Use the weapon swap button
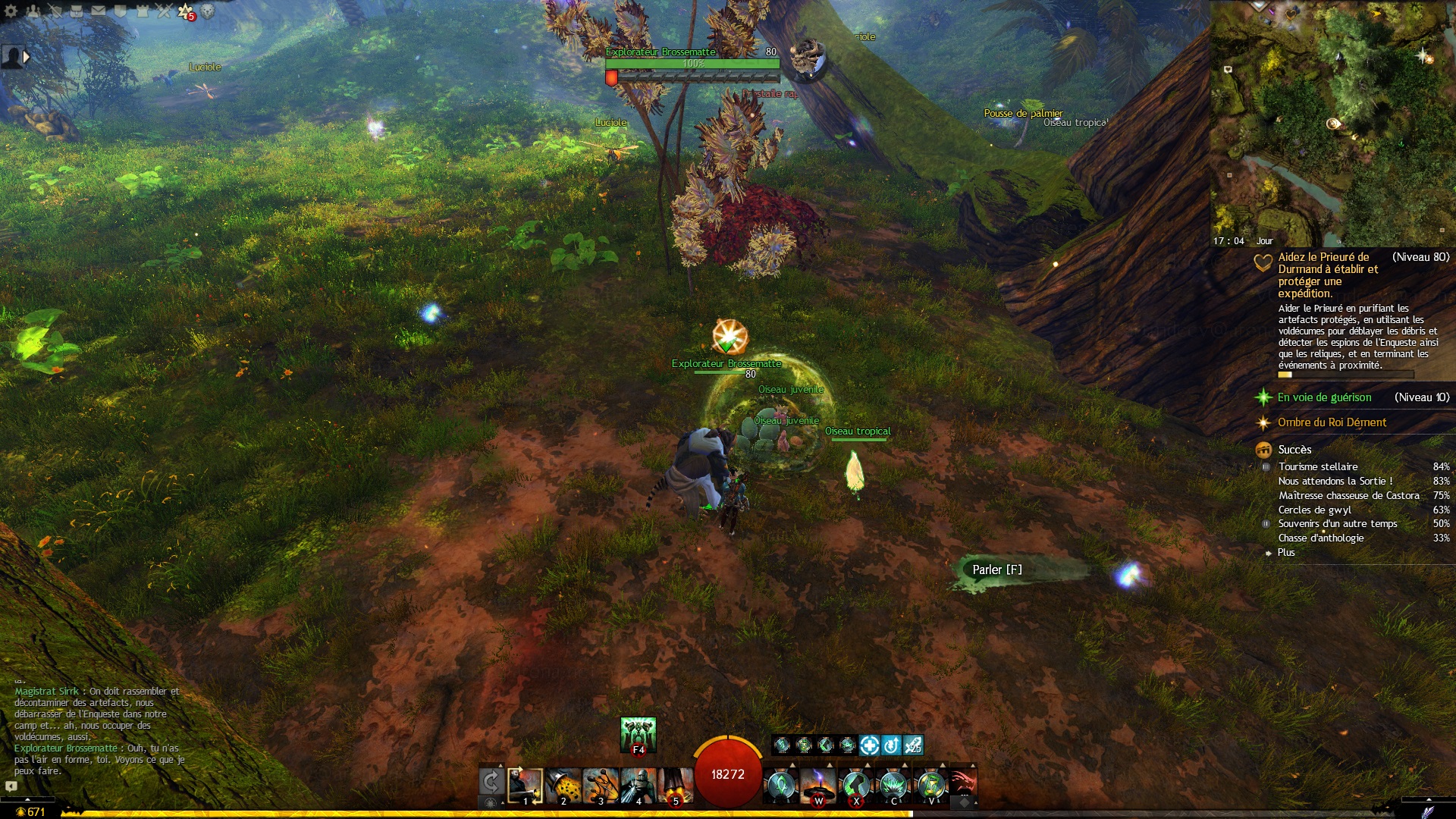This screenshot has height=819, width=1456. point(491,783)
